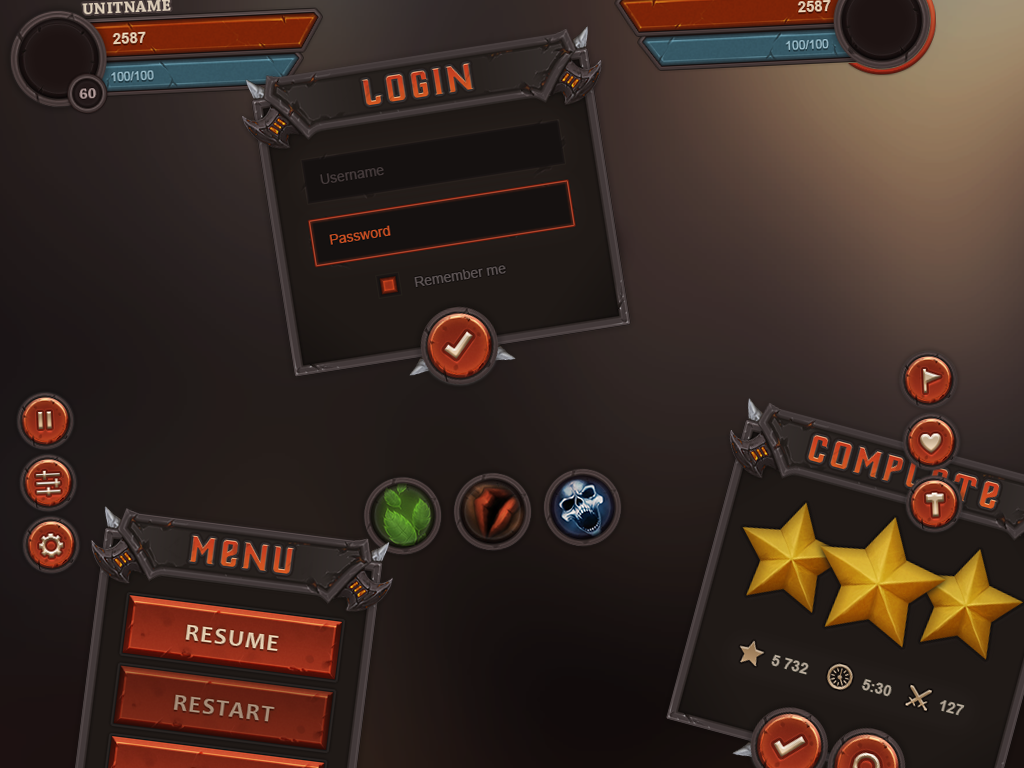Viewport: 1024px width, 768px height.
Task: Activate the blue skull ability icon
Action: click(582, 507)
